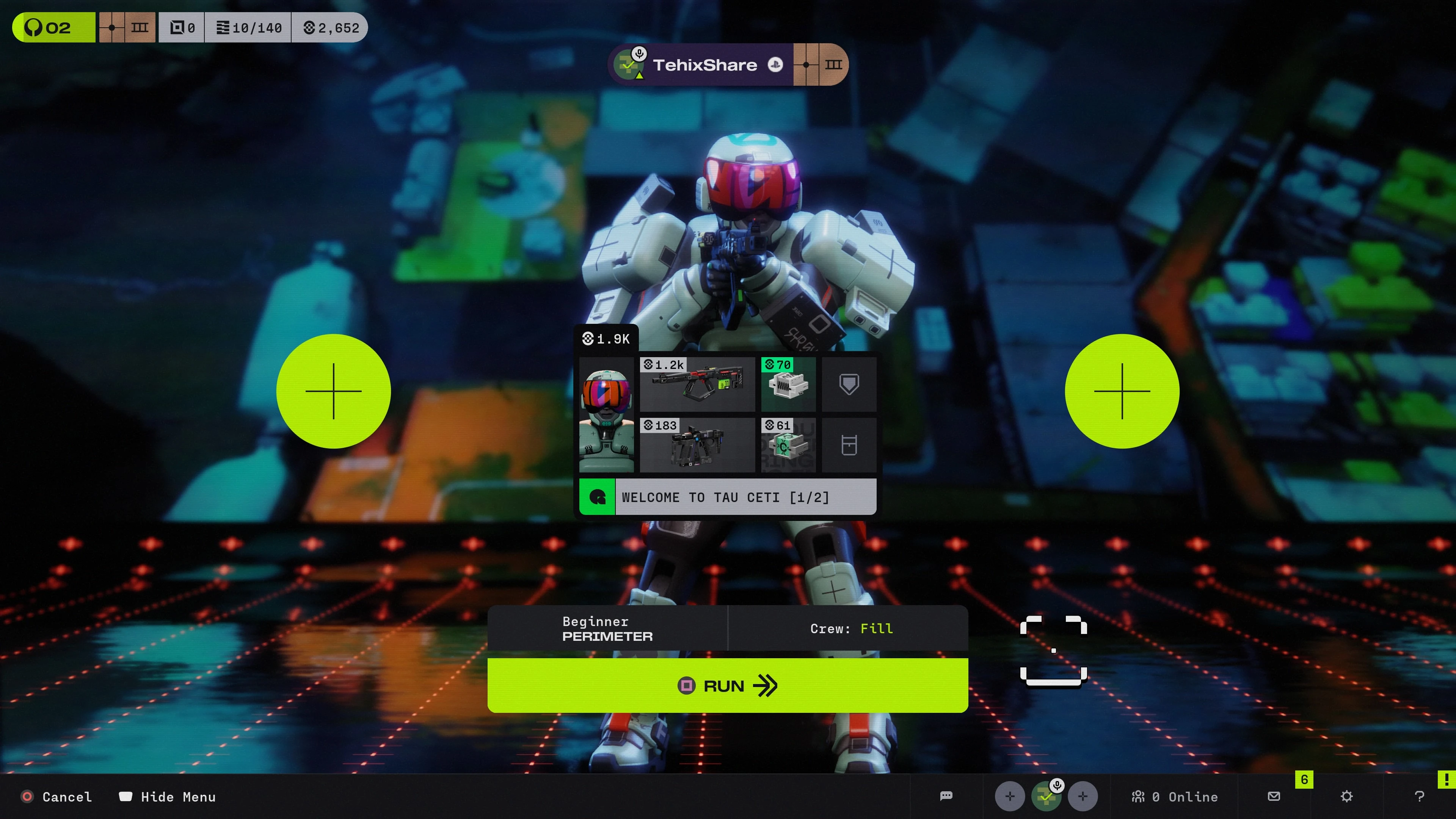Open the item slot valued at 70
1456x819 pixels.
[788, 384]
